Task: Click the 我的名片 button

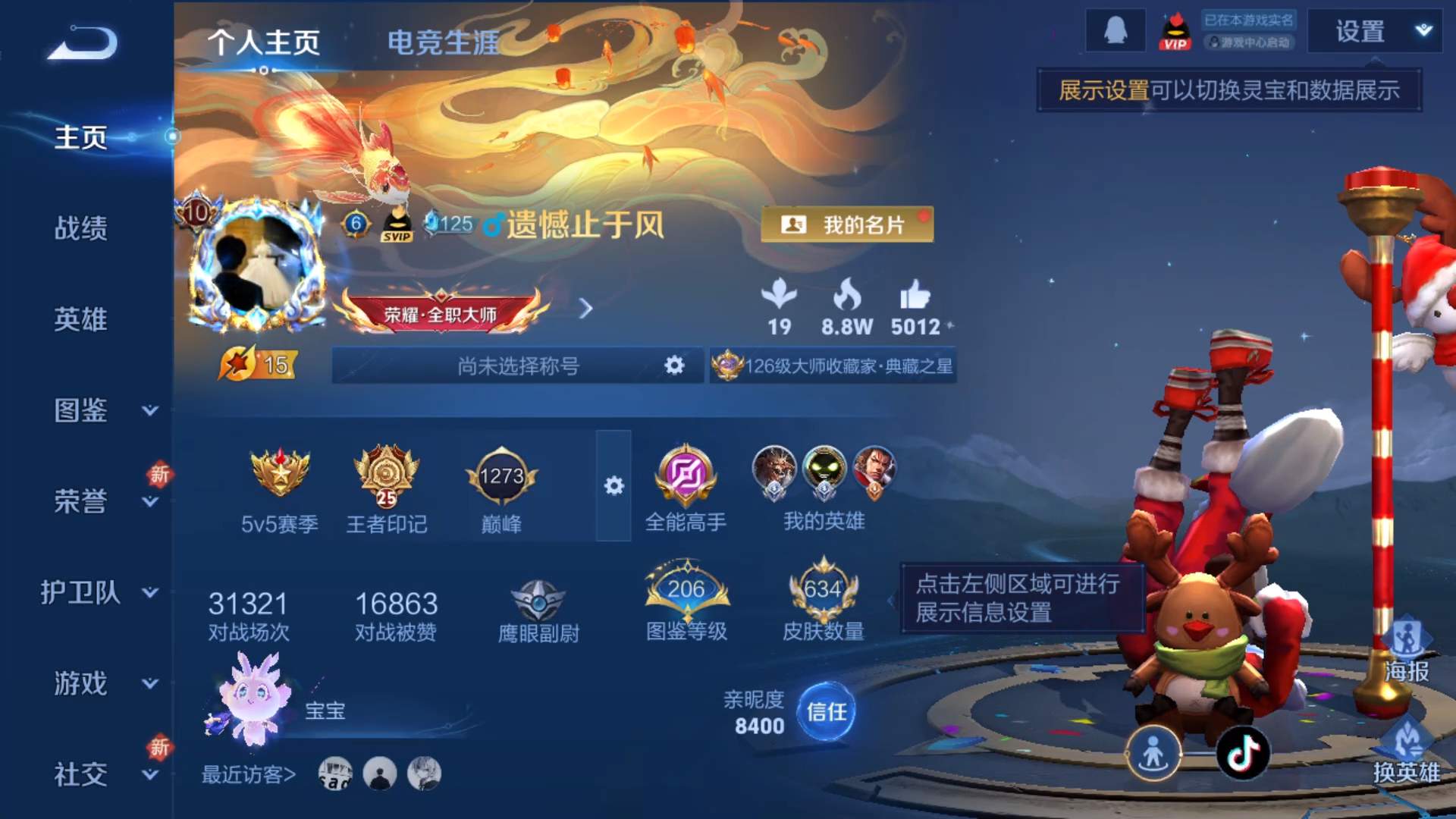Action: [848, 224]
